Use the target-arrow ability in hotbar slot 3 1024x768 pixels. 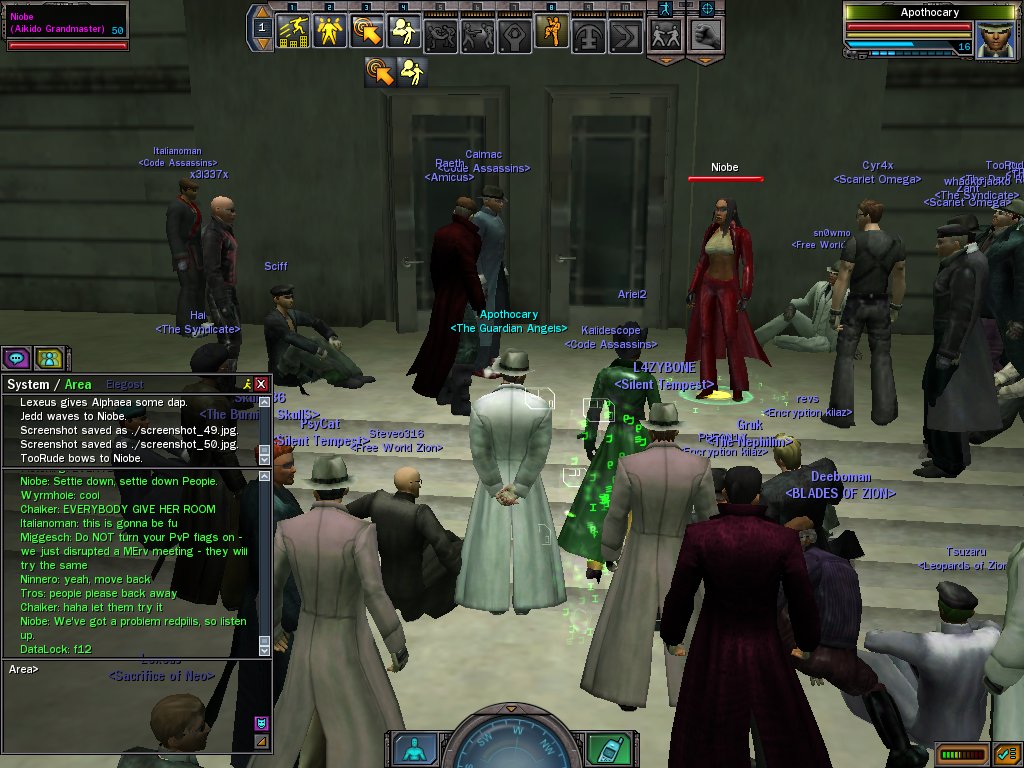coord(367,33)
